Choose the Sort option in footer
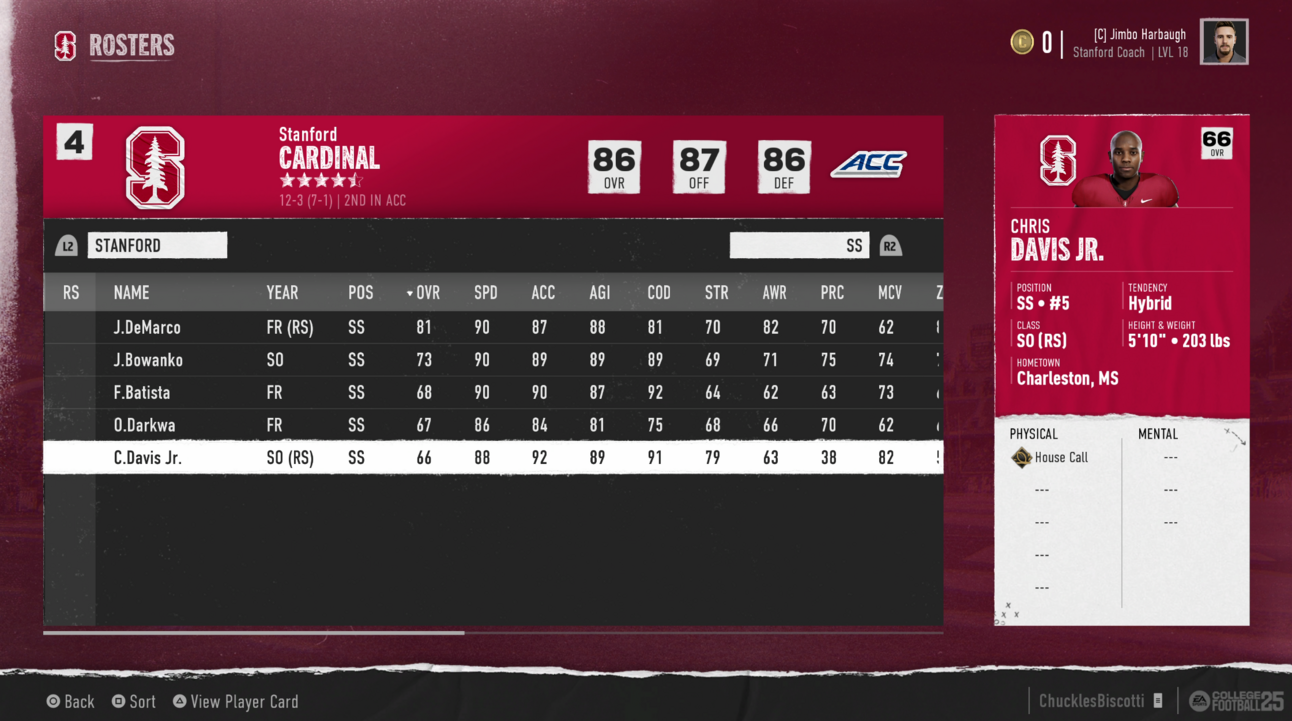 pyautogui.click(x=134, y=702)
